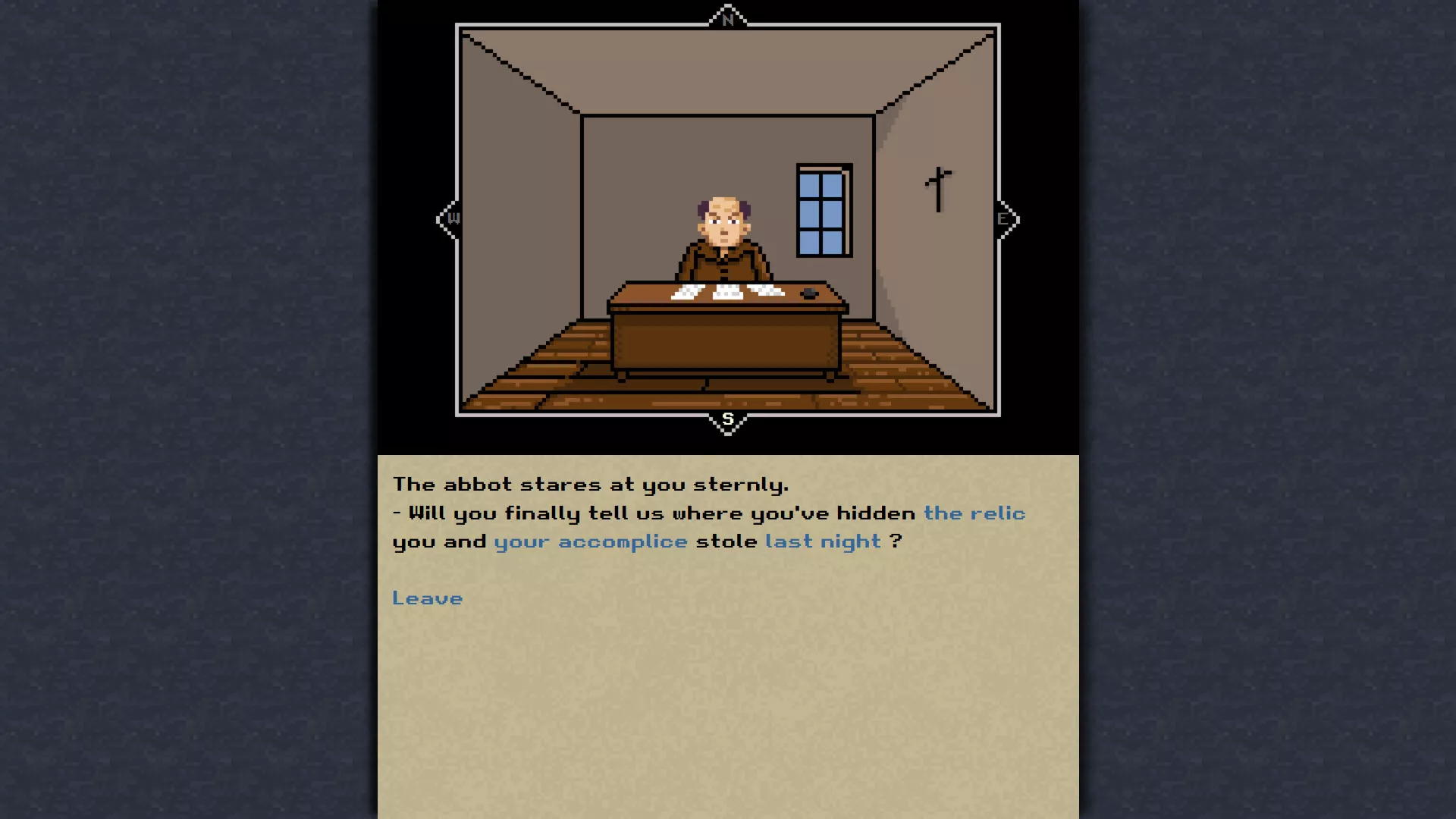Click the "your accomplice" link
The image size is (1456, 819).
(x=589, y=541)
